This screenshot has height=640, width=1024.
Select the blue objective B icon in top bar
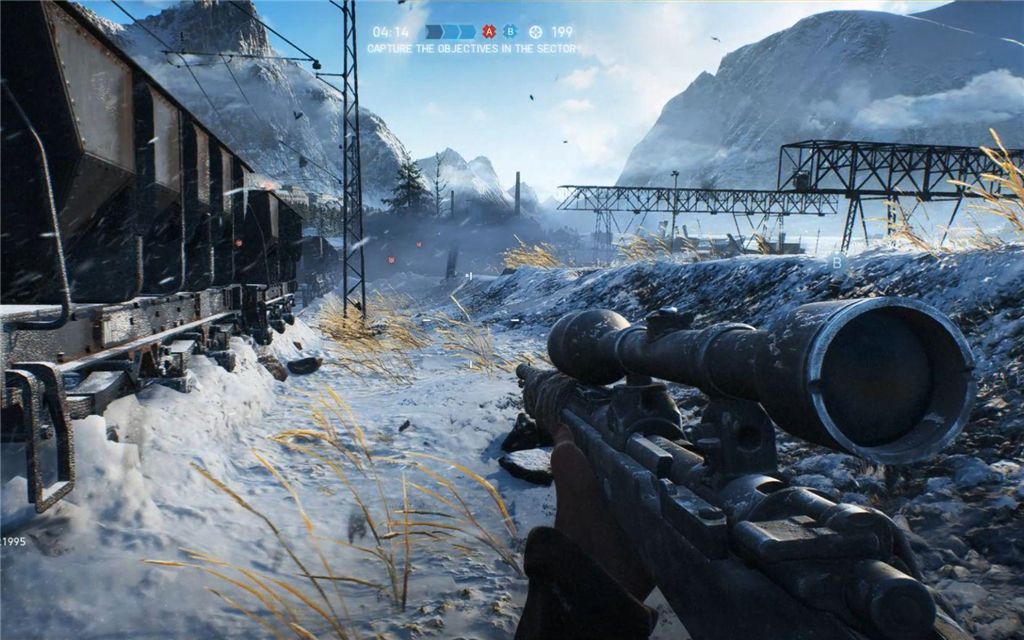click(510, 32)
